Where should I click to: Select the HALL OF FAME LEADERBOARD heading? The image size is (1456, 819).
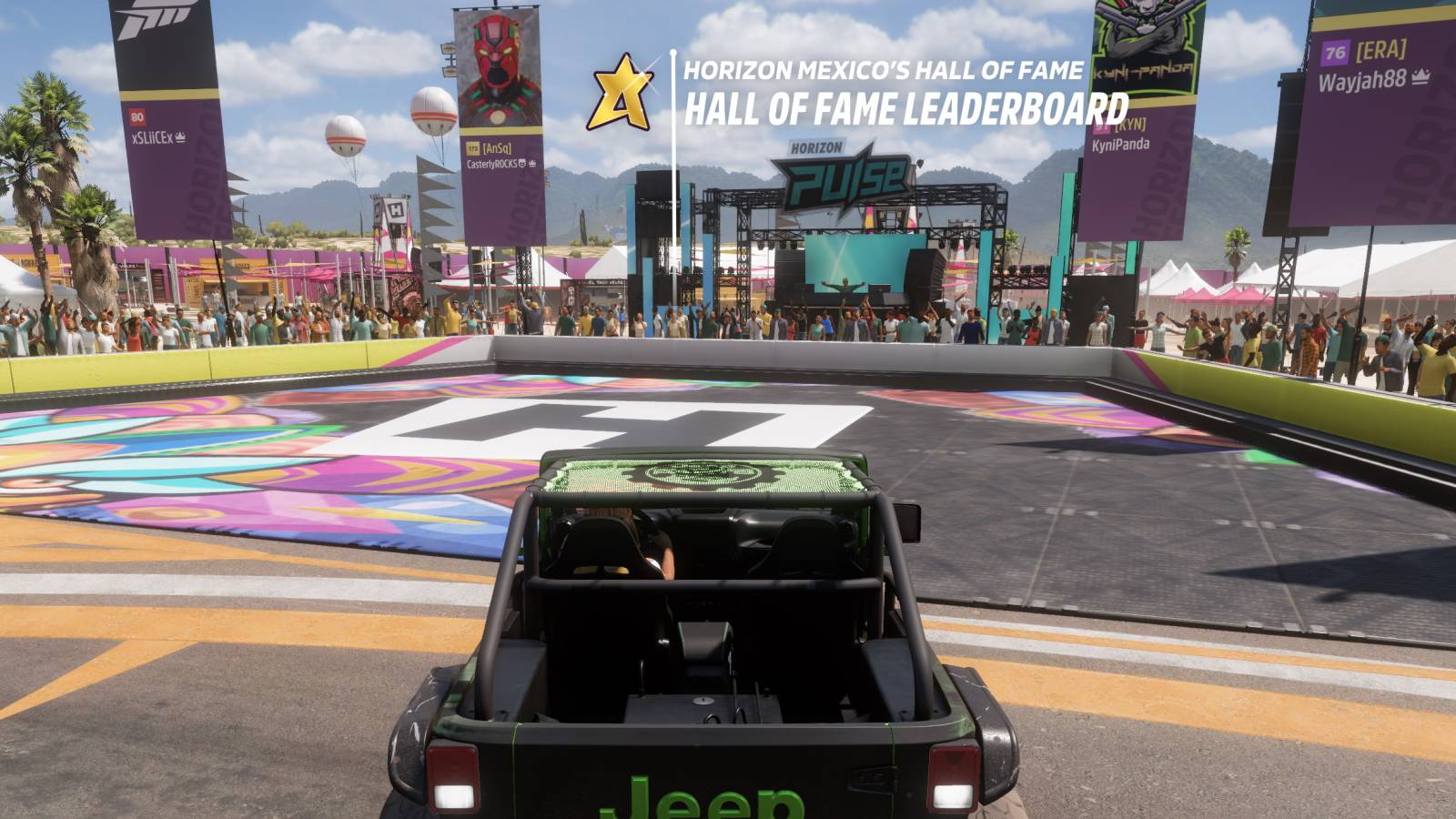pyautogui.click(x=906, y=112)
